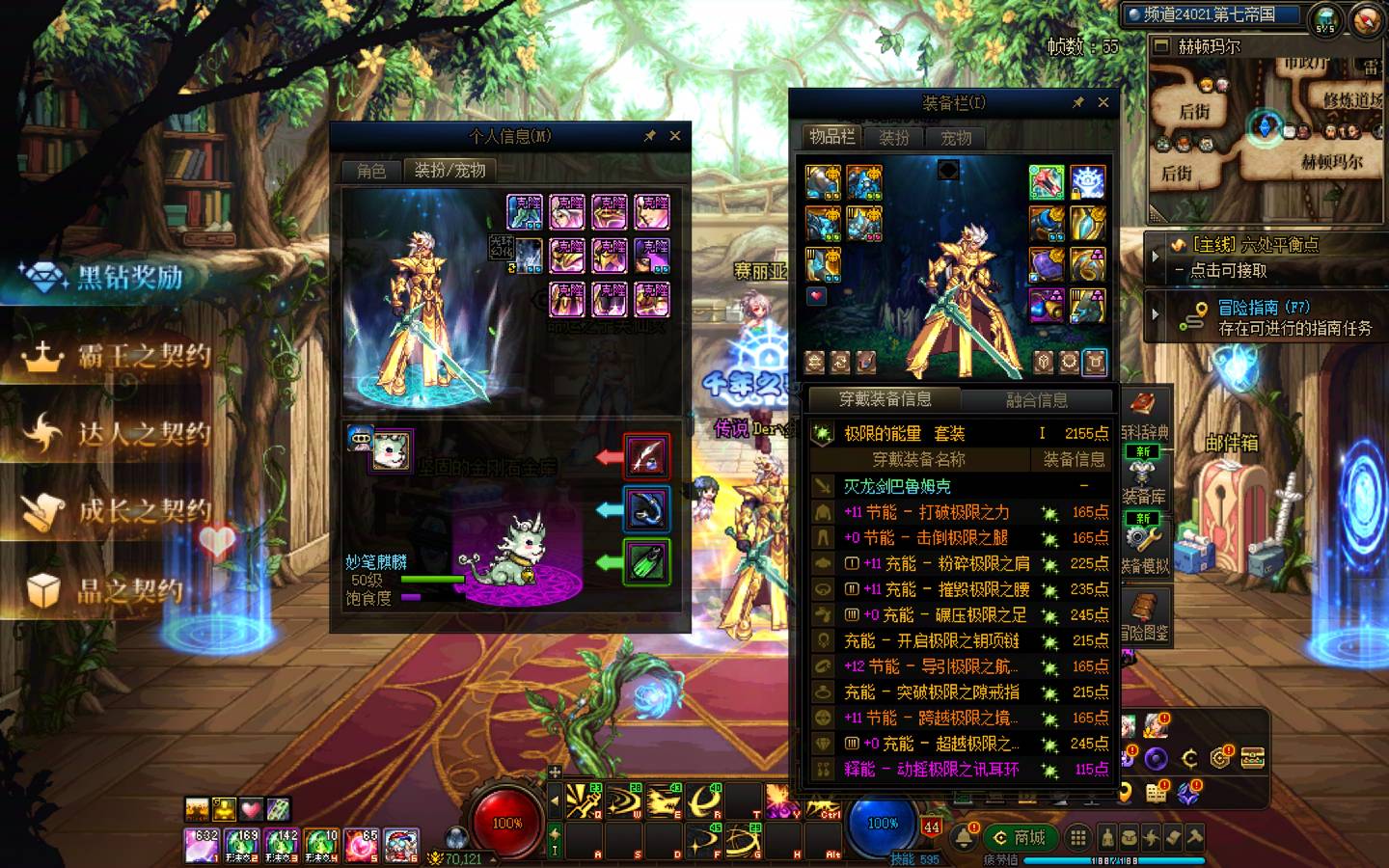Switch to the 融合信息 tab
Screen dimensions: 1389x868
[x=1036, y=399]
